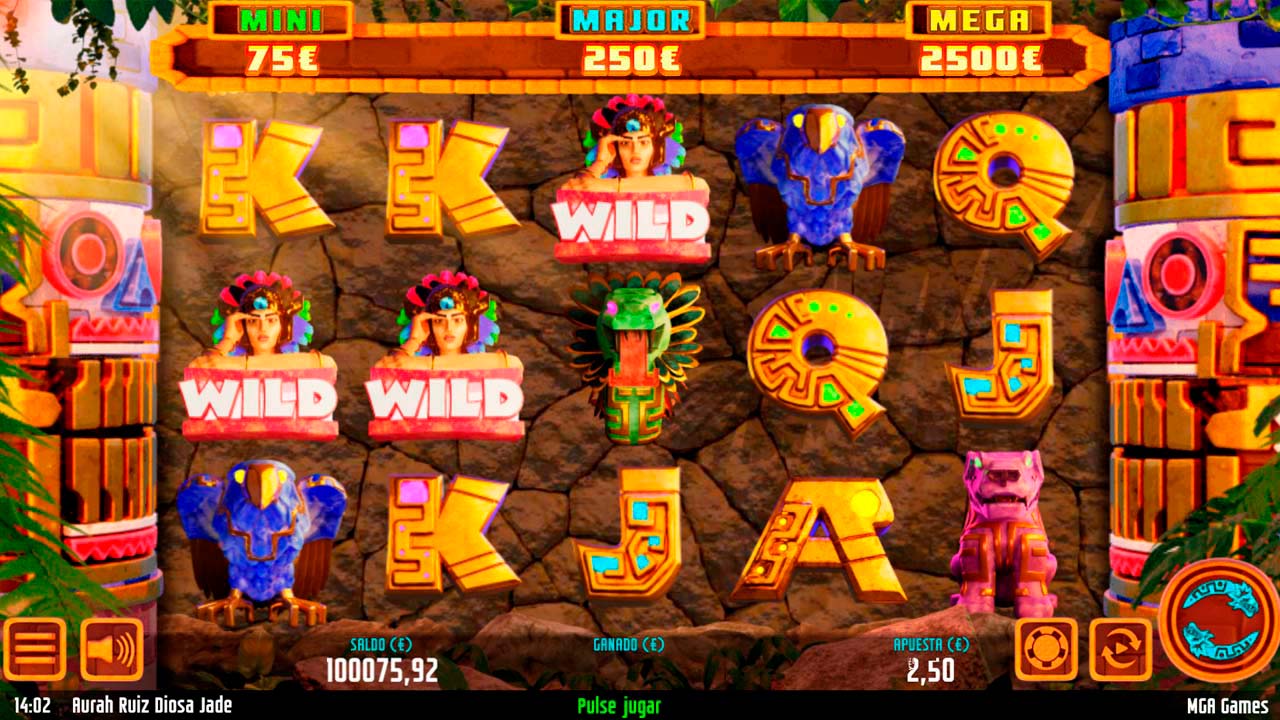
Task: Spin the reels with the round play button
Action: coord(1218,621)
